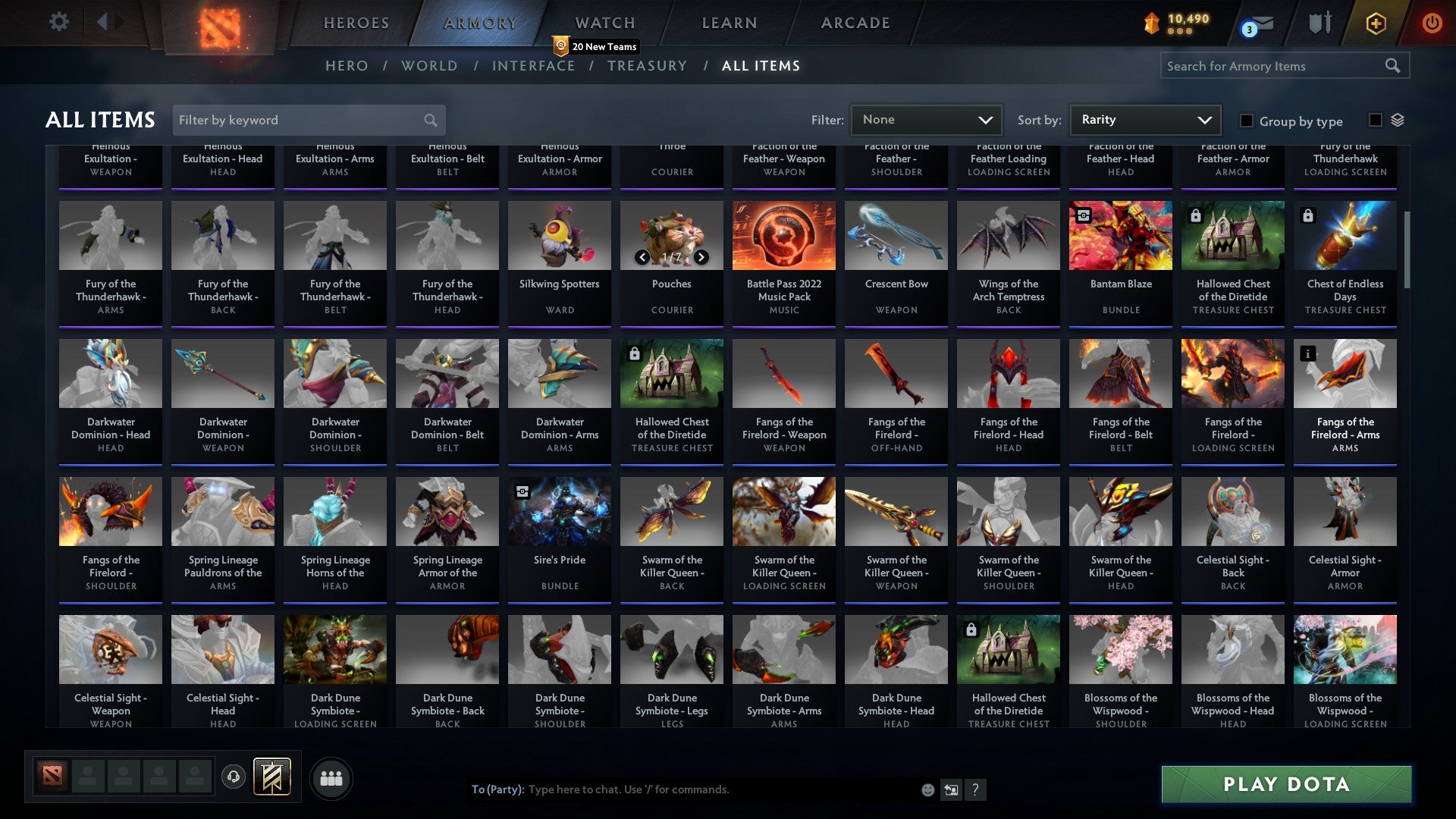Click the PLAY DOTA button
This screenshot has width=1456, height=819.
pyautogui.click(x=1285, y=785)
